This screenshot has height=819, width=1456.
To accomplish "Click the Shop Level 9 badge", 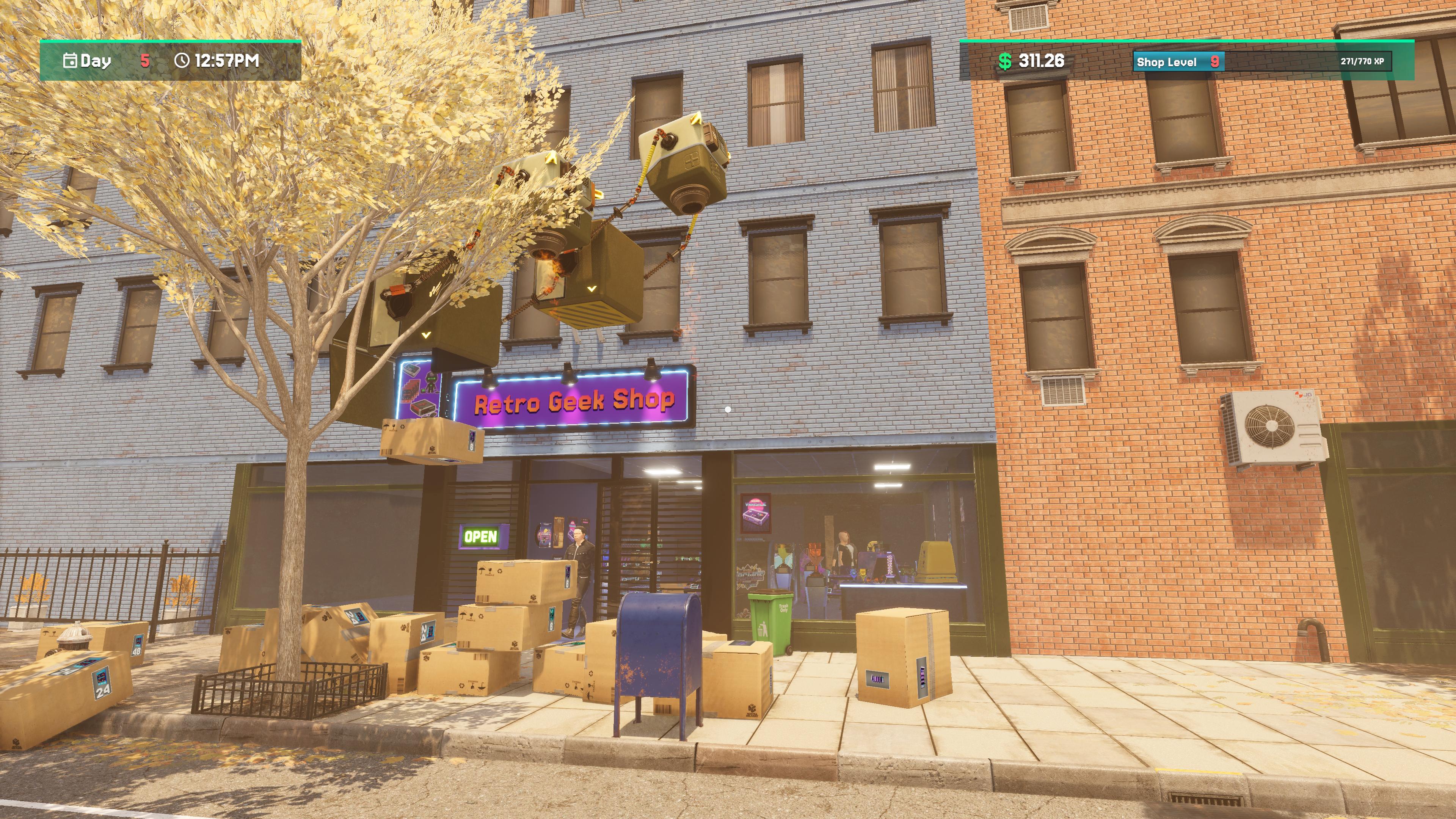I will [1178, 62].
